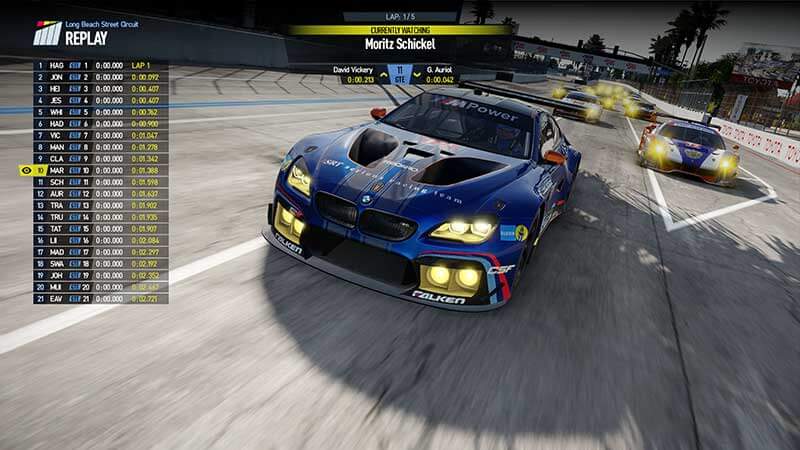The width and height of the screenshot is (800, 450).
Task: Select VIC from the standings list
Action: click(57, 135)
